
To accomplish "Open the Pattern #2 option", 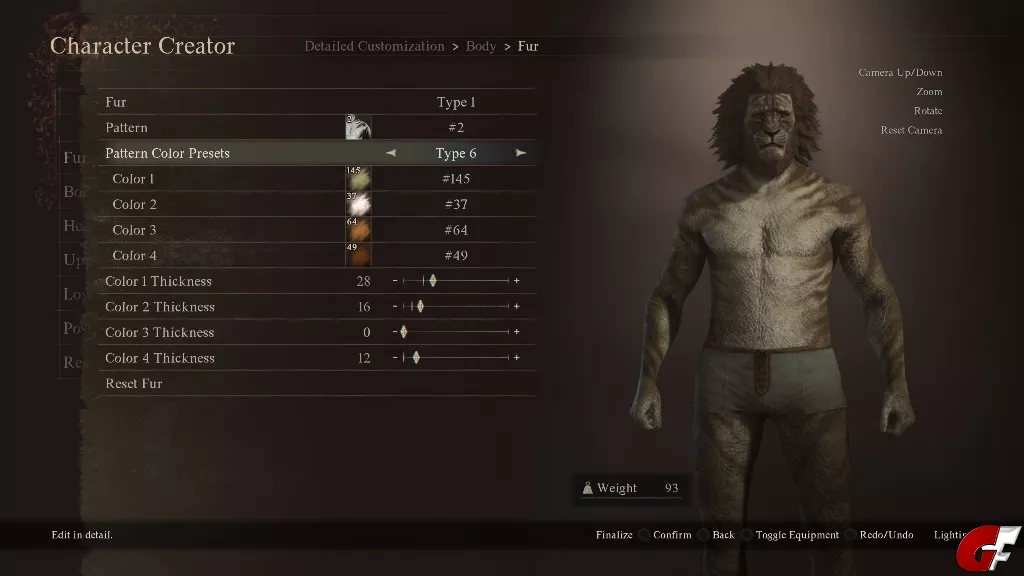I will 455,128.
